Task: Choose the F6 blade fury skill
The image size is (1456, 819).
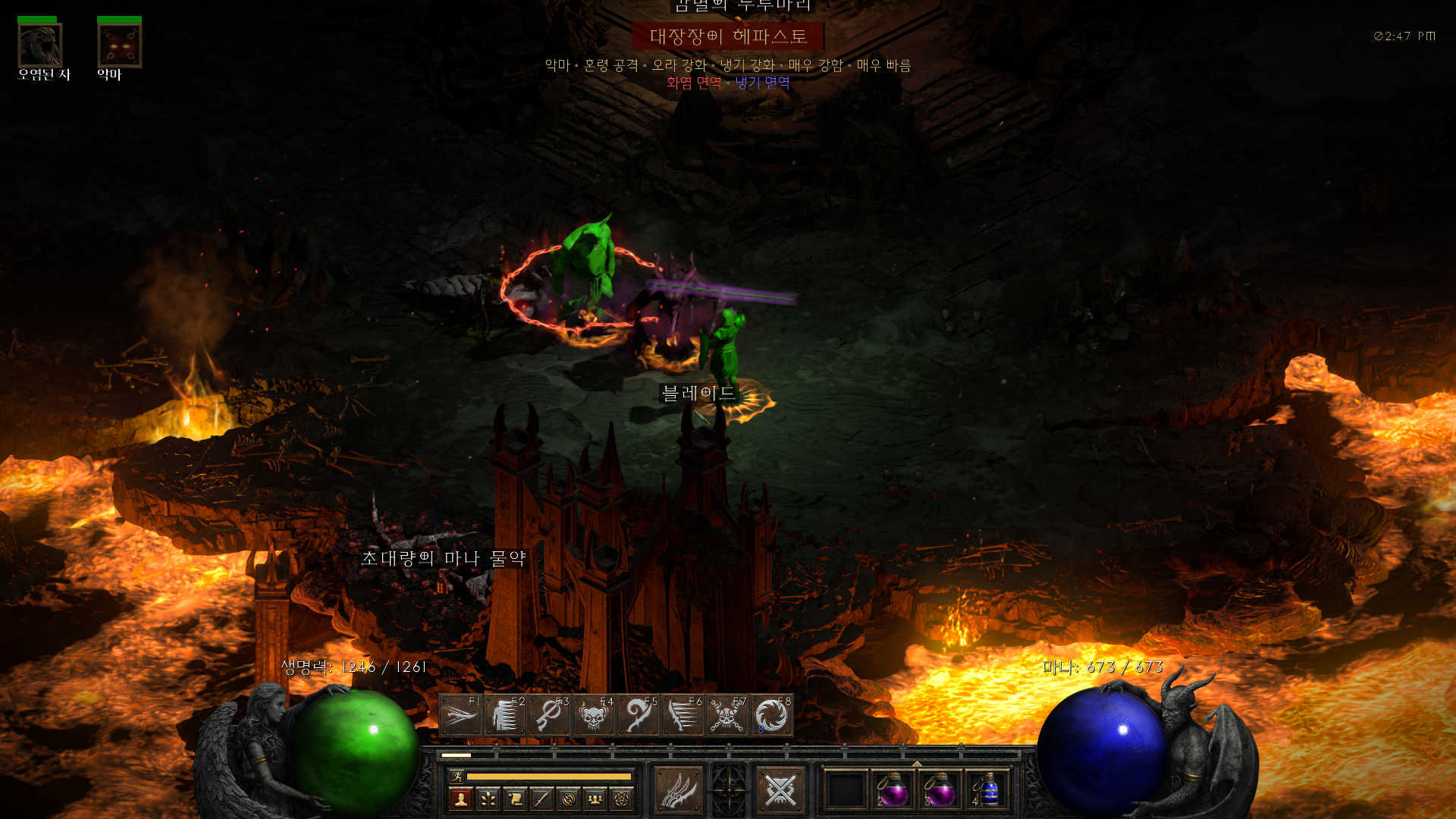Action: pos(682,714)
